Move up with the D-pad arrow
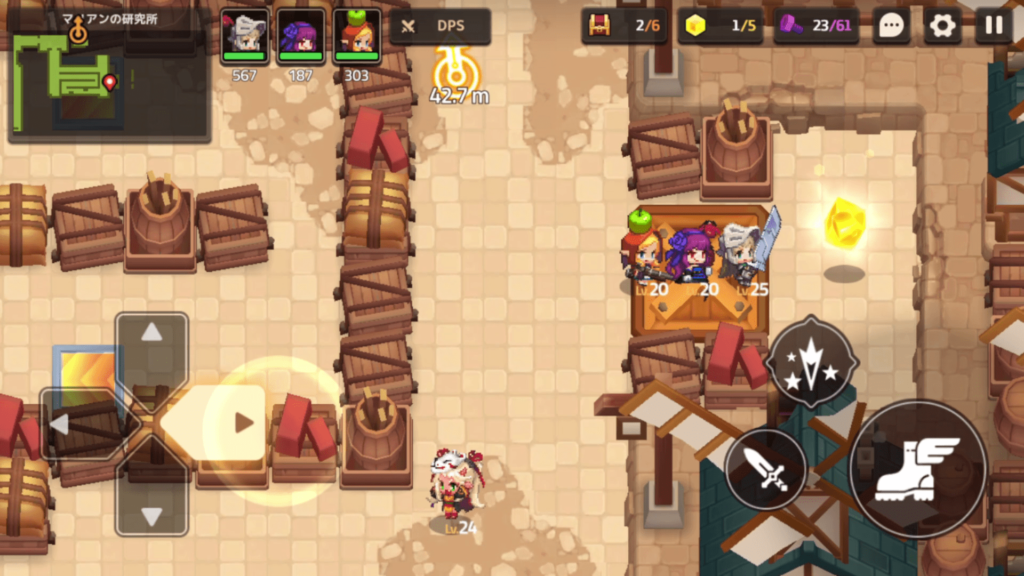 tap(152, 334)
